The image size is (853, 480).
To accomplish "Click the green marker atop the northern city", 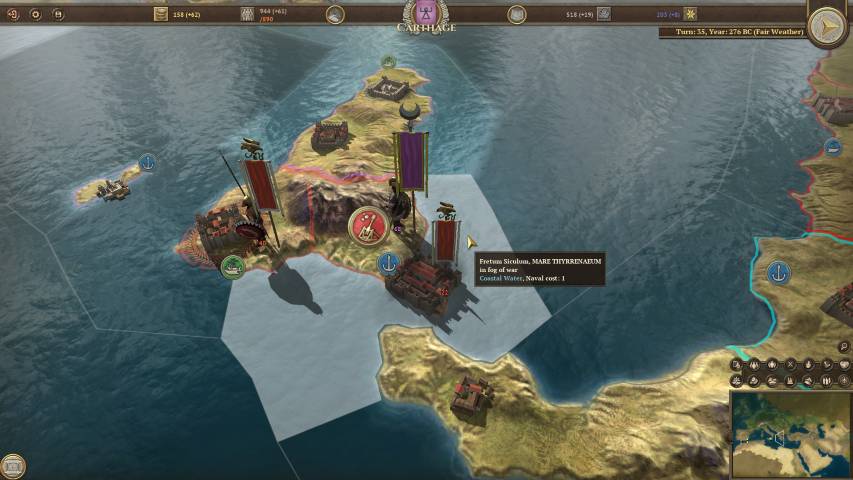I will pyautogui.click(x=388, y=62).
